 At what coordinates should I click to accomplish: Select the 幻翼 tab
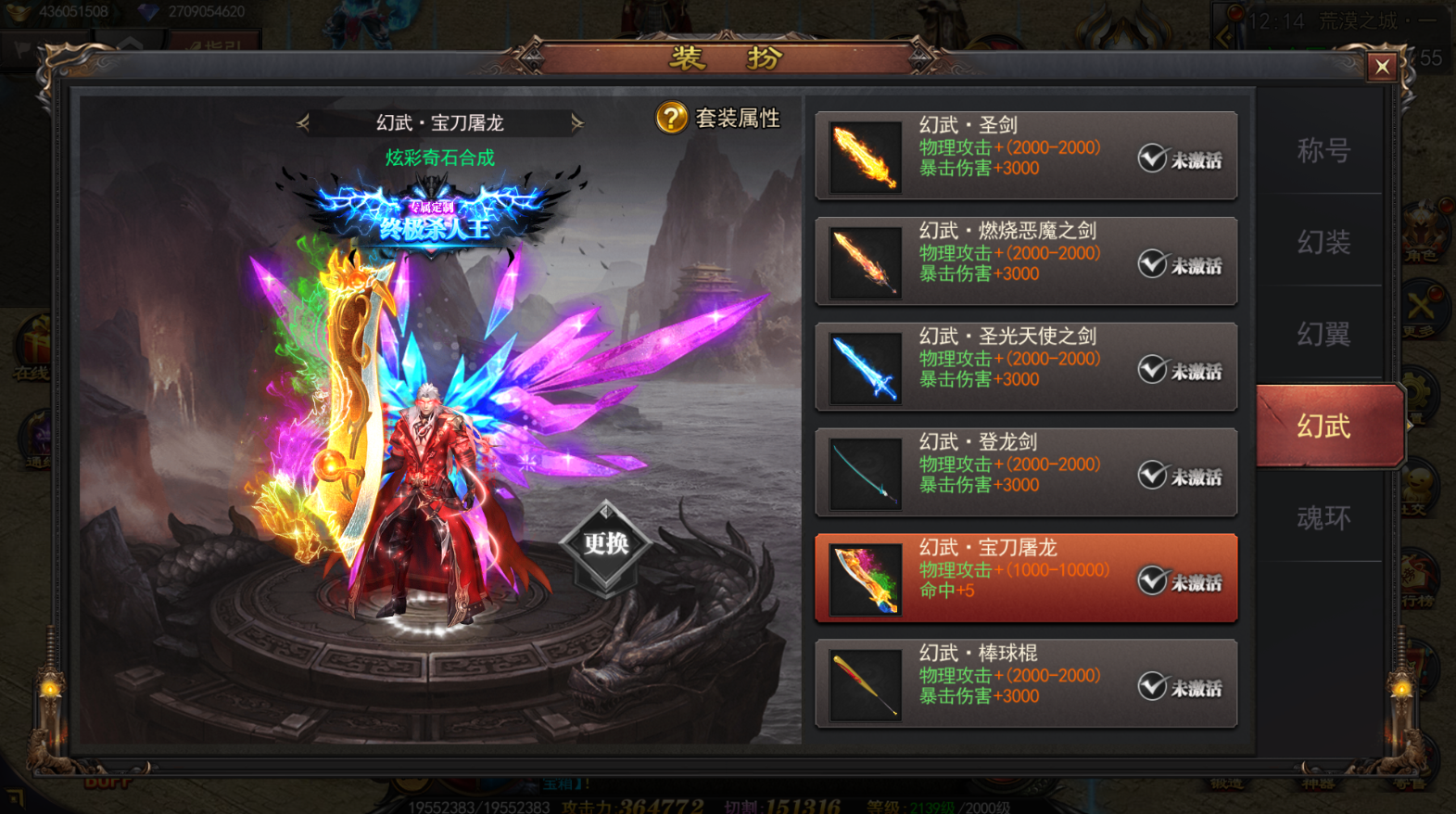pos(1323,334)
